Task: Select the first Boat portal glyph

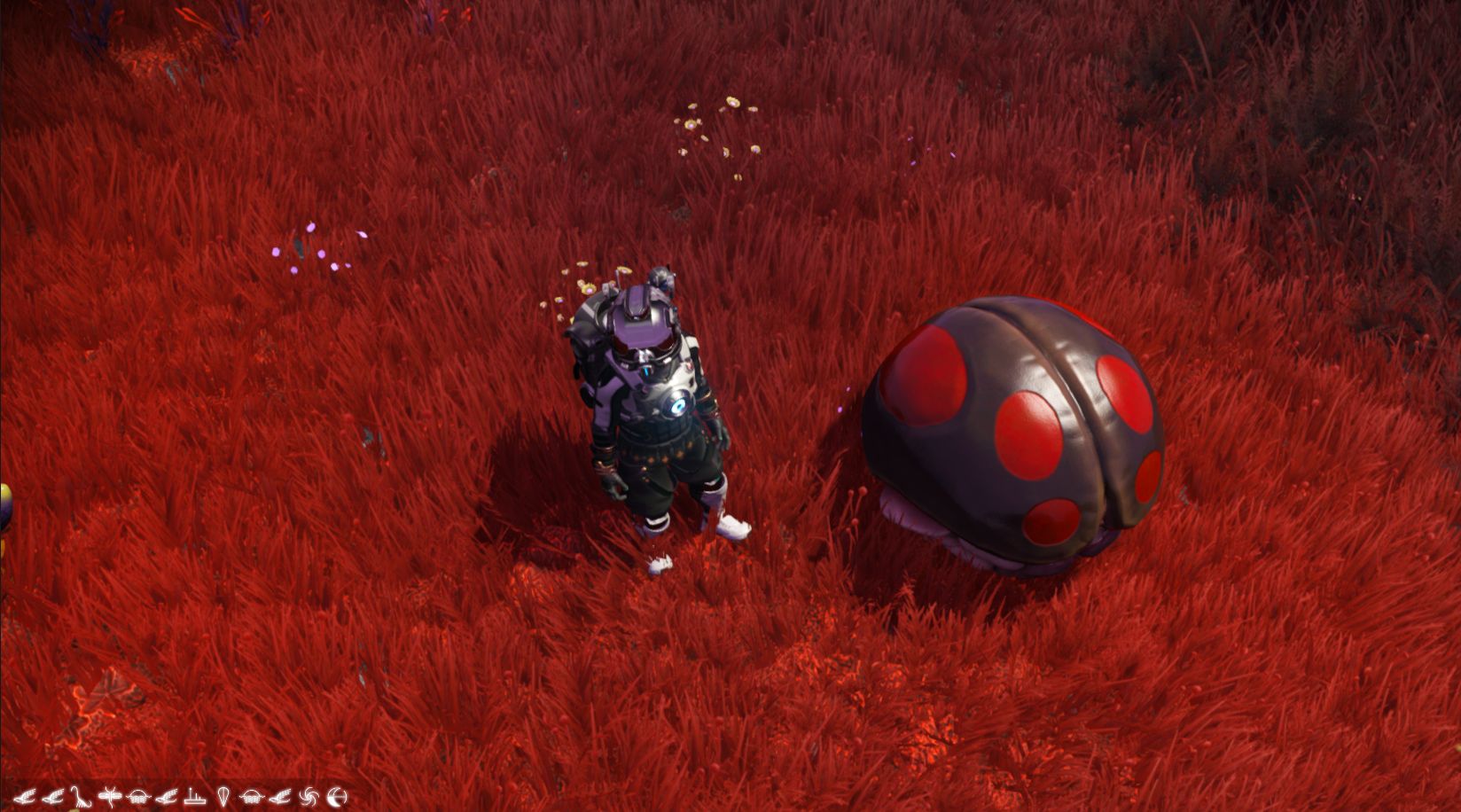Action: (140, 796)
